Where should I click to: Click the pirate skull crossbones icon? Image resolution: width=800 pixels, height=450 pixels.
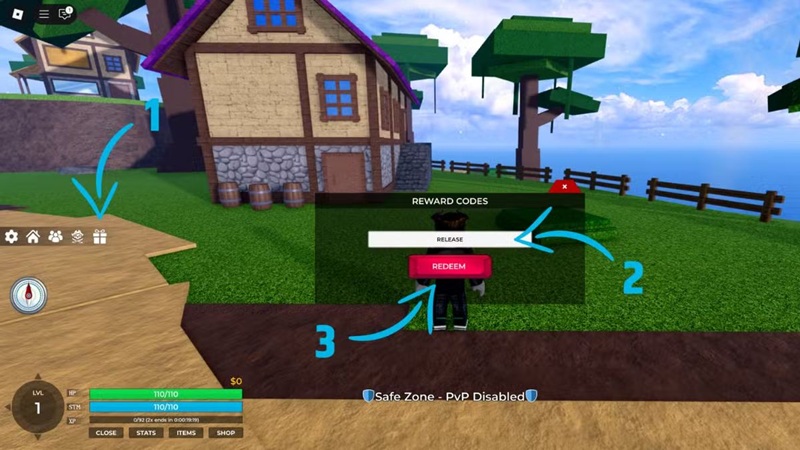(77, 237)
